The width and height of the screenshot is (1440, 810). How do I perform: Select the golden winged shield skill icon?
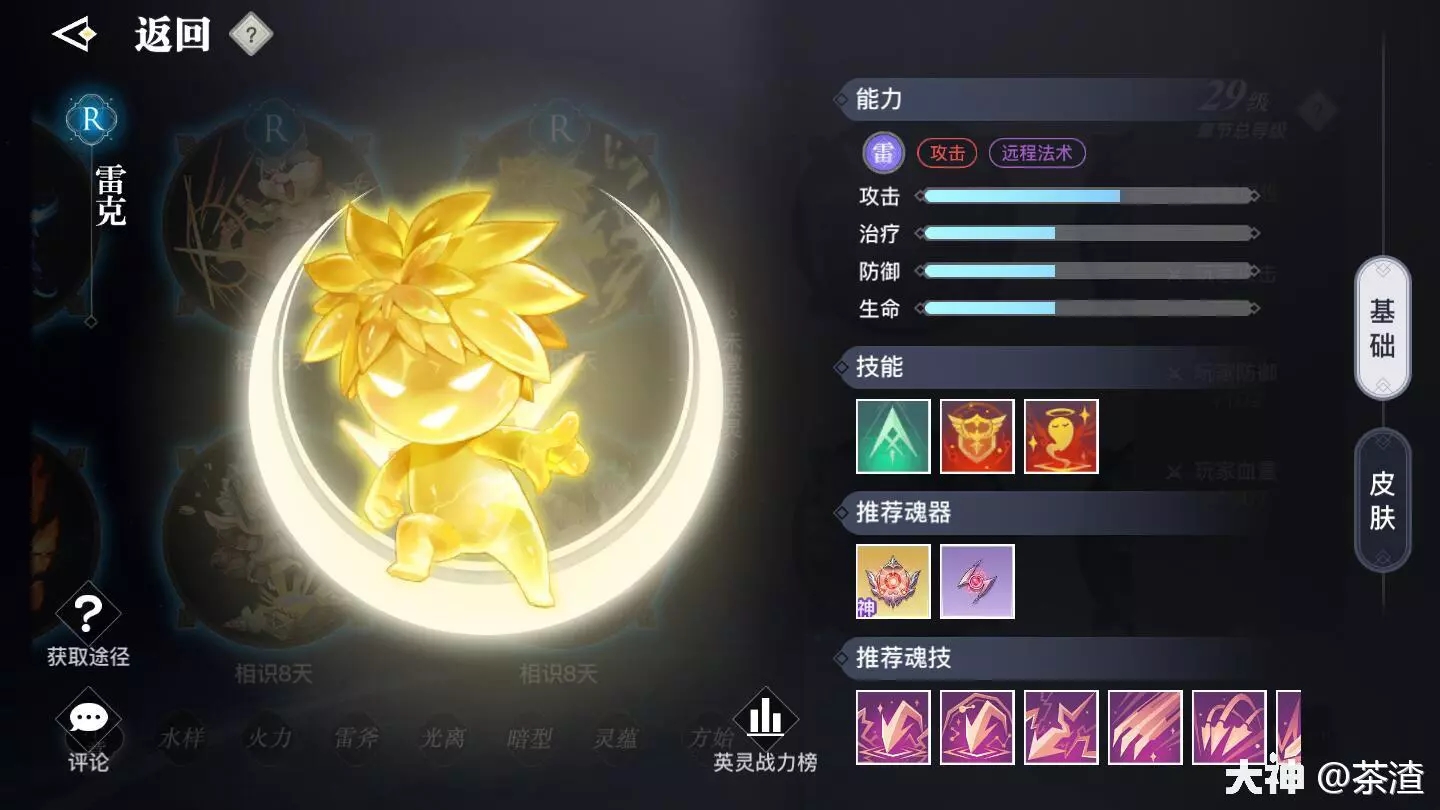click(977, 436)
